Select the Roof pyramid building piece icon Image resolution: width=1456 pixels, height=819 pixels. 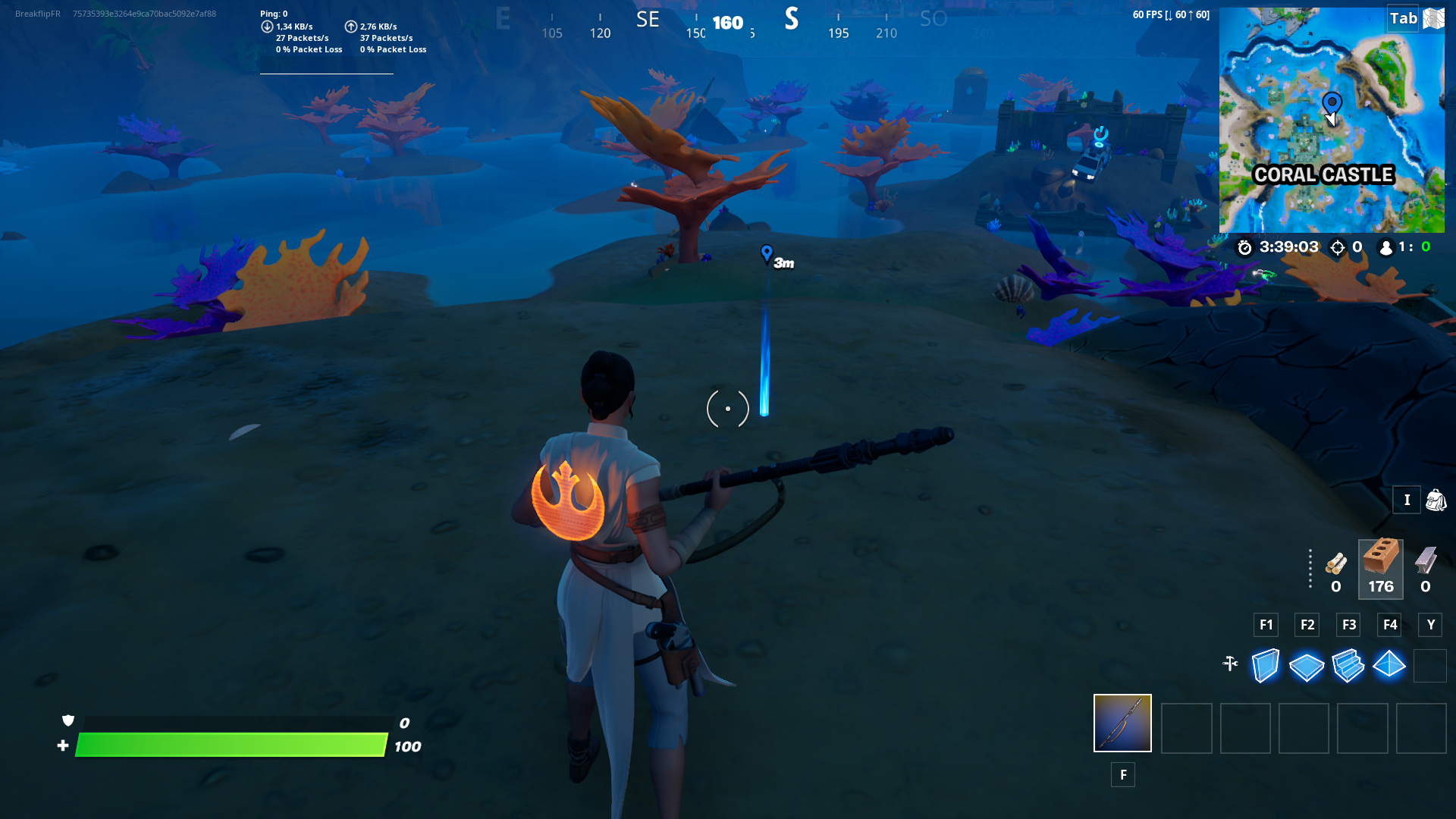point(1390,665)
